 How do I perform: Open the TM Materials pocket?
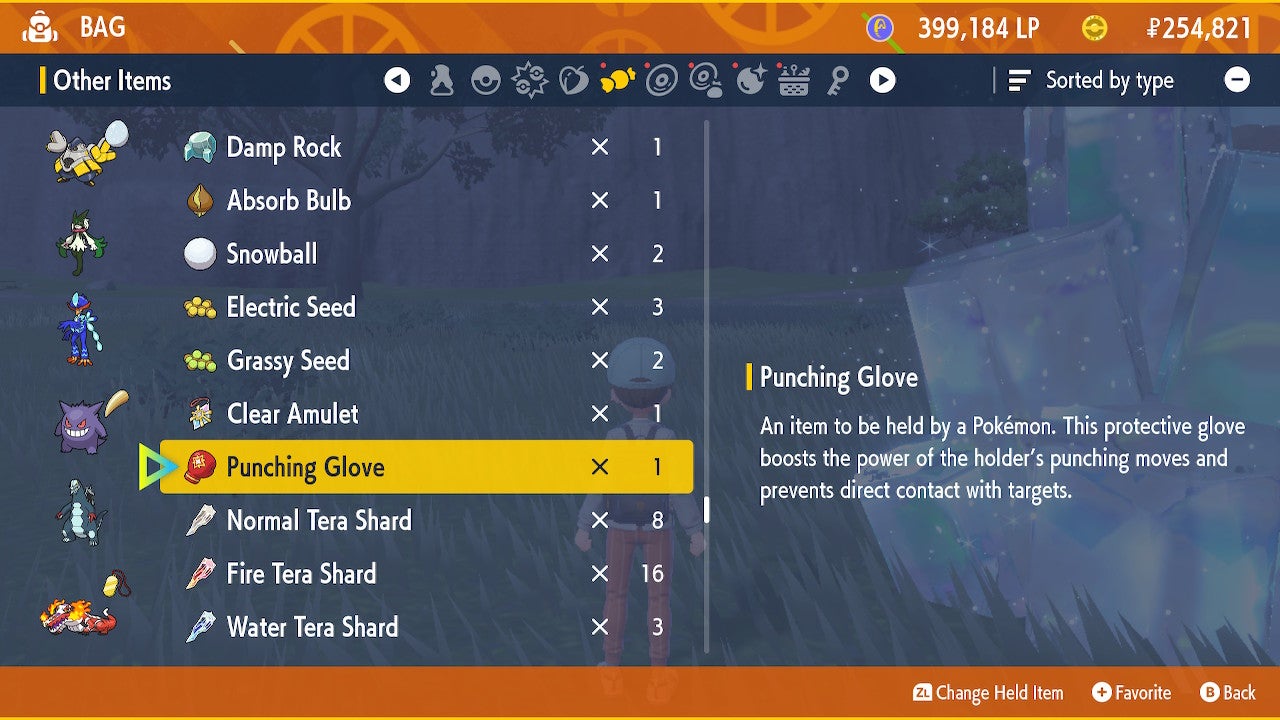(x=705, y=80)
